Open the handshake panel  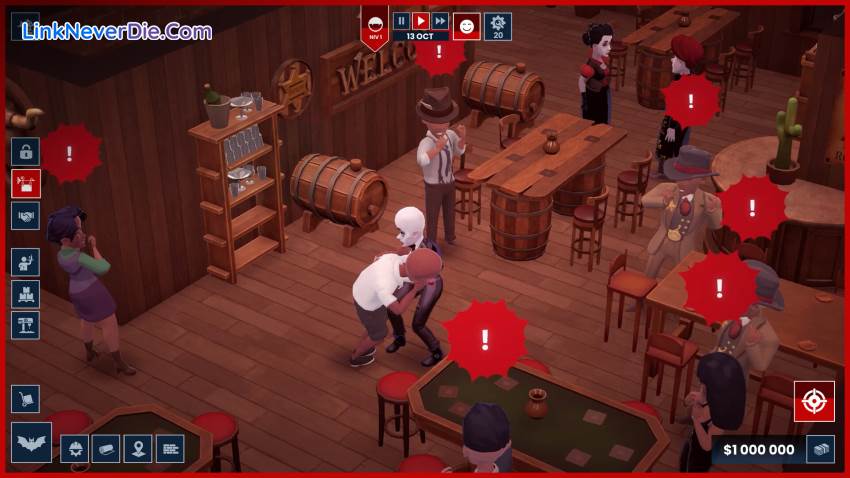coord(26,216)
